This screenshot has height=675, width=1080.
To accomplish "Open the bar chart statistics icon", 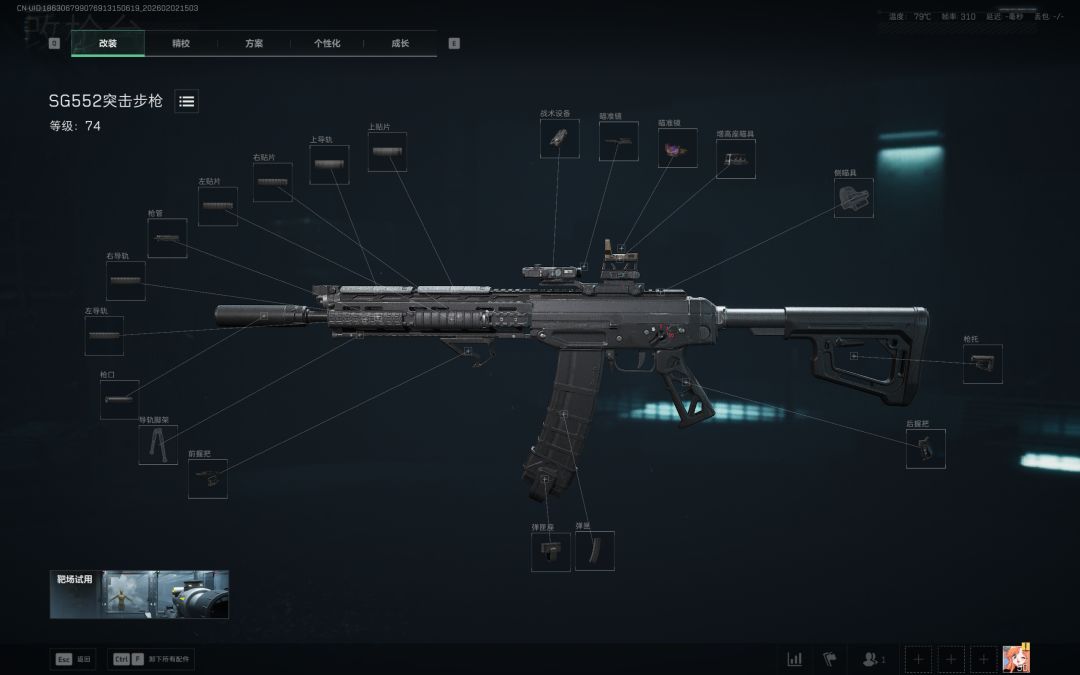I will point(795,659).
